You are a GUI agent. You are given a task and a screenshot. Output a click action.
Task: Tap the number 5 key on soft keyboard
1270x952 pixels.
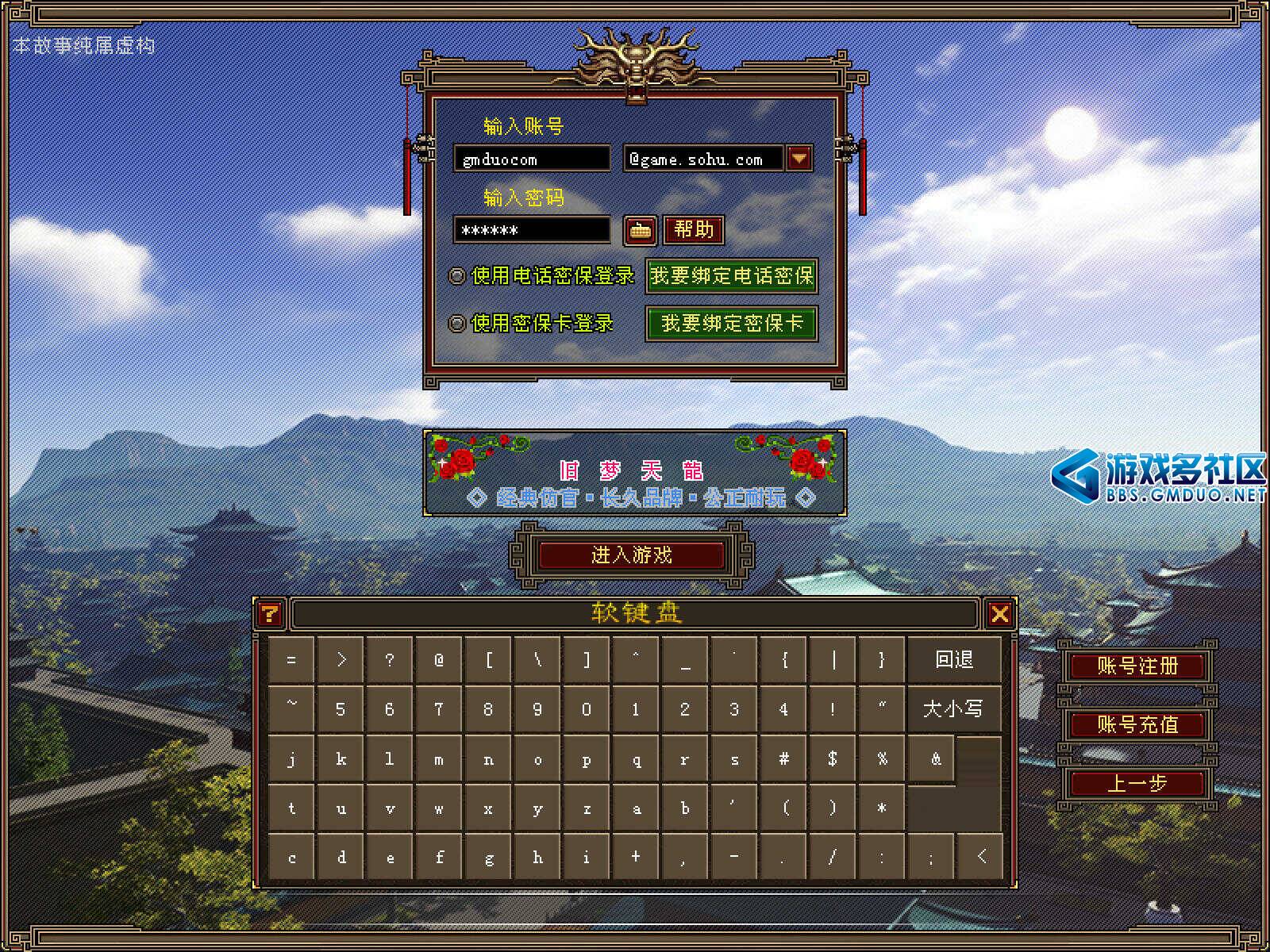[341, 709]
